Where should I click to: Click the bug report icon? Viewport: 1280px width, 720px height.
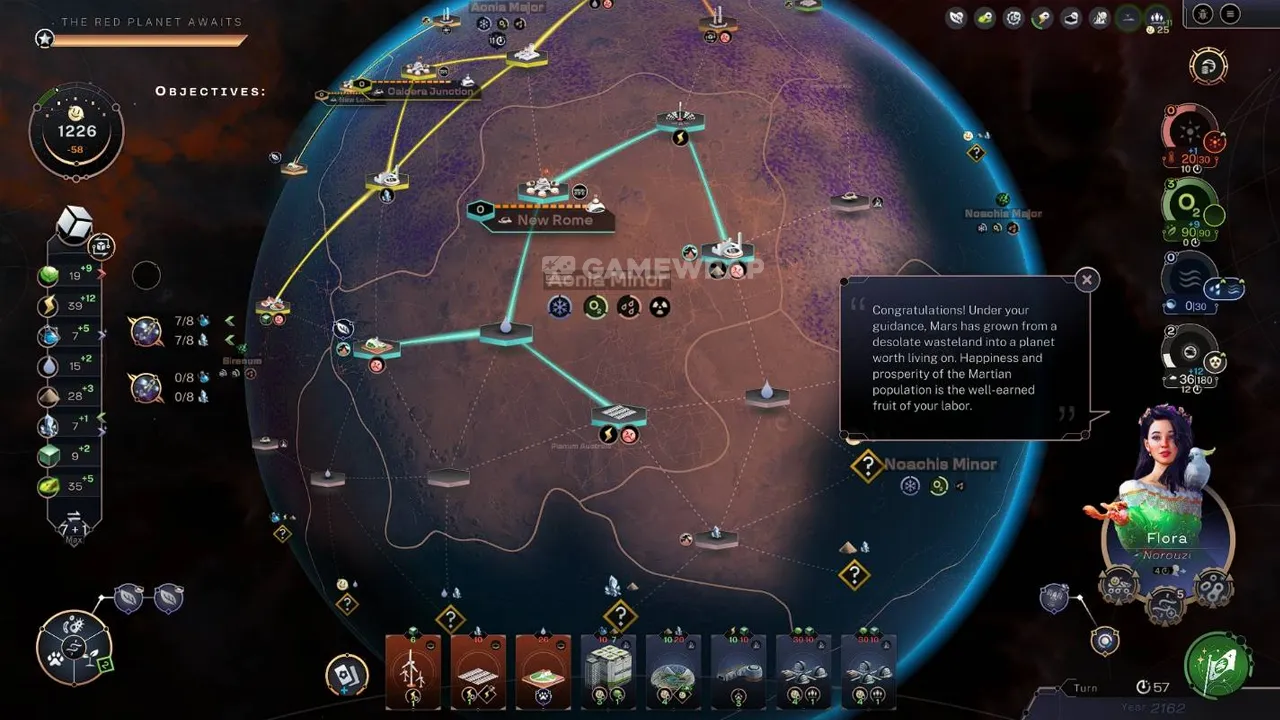[1203, 14]
